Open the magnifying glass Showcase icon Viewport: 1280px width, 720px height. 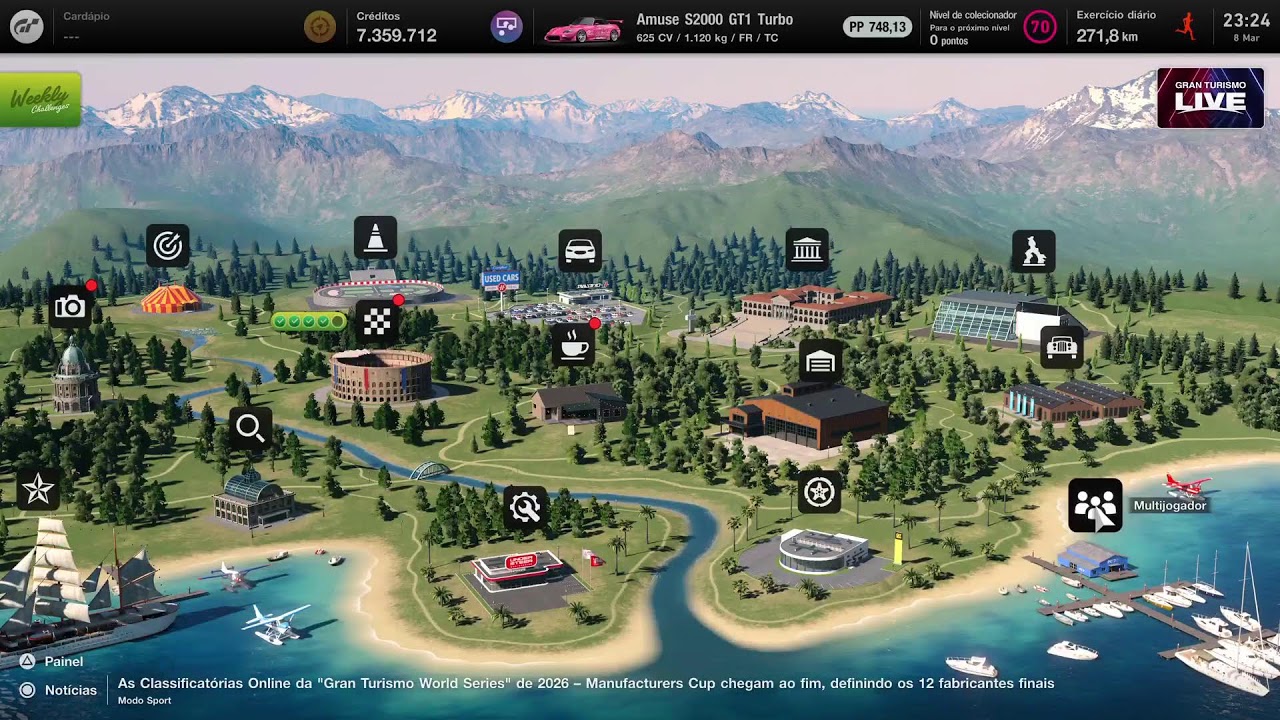pos(250,429)
